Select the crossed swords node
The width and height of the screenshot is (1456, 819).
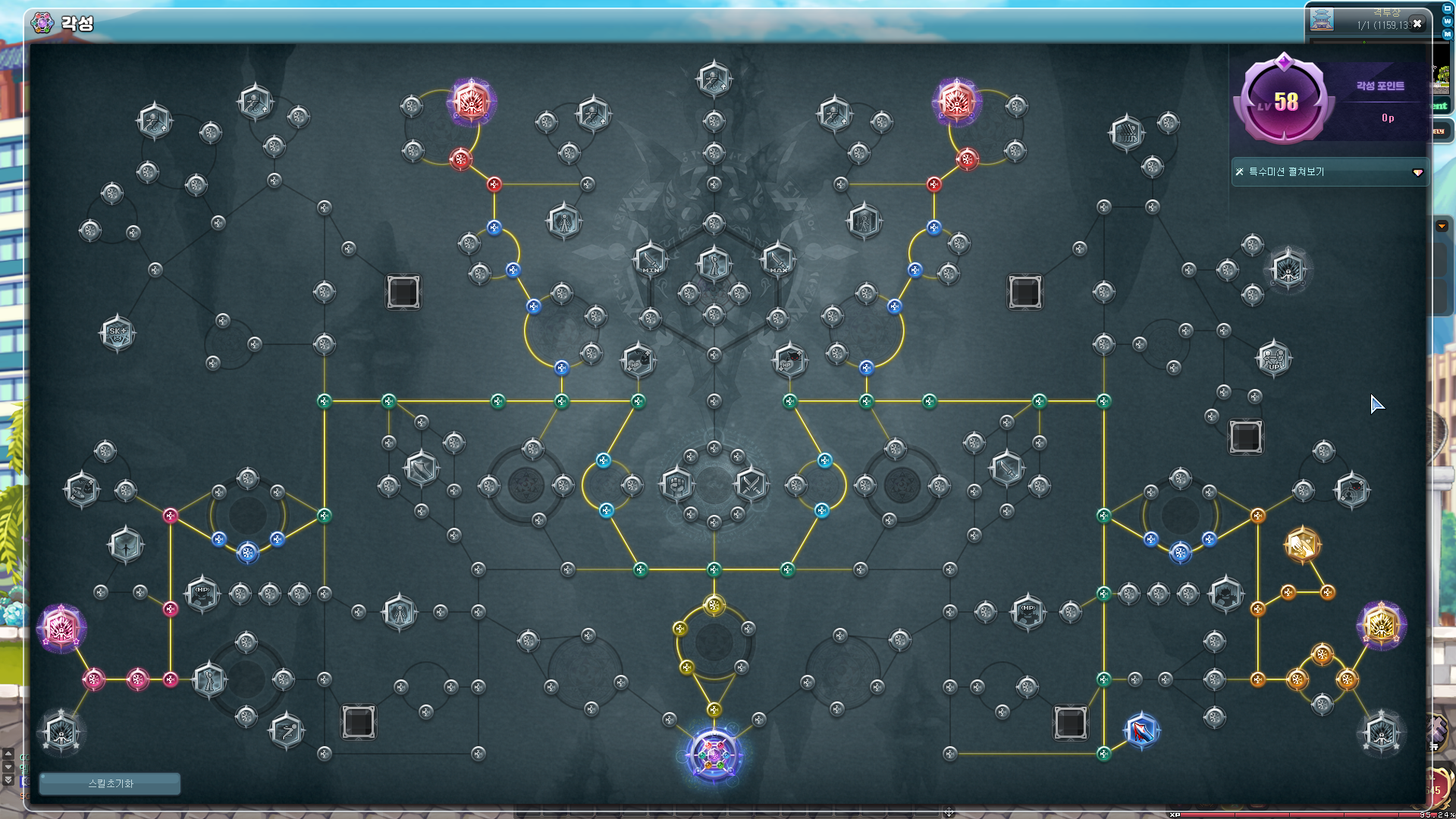point(751,484)
